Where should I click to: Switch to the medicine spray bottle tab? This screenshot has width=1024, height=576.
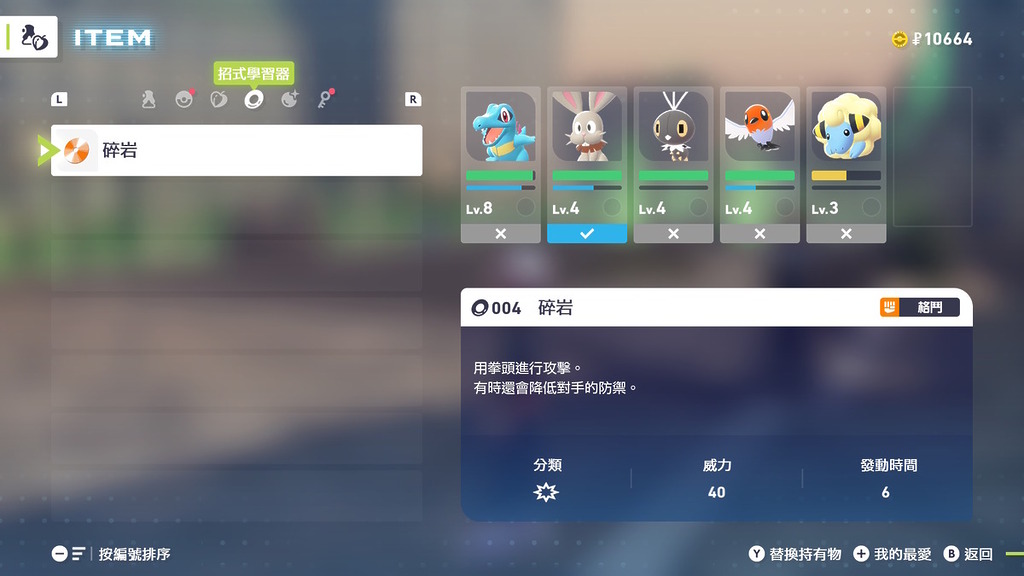pos(148,99)
